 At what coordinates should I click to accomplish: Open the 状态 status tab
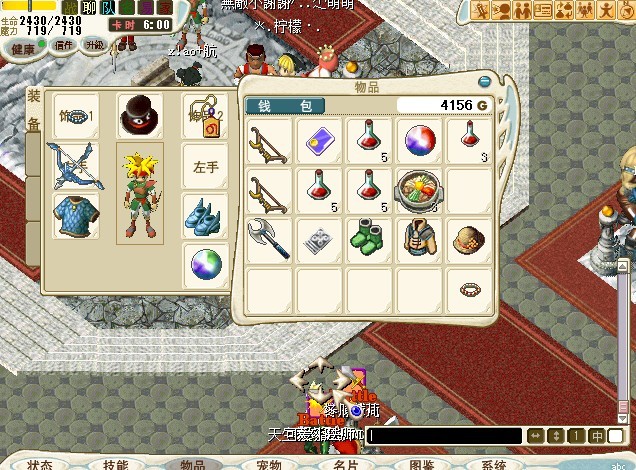40,464
